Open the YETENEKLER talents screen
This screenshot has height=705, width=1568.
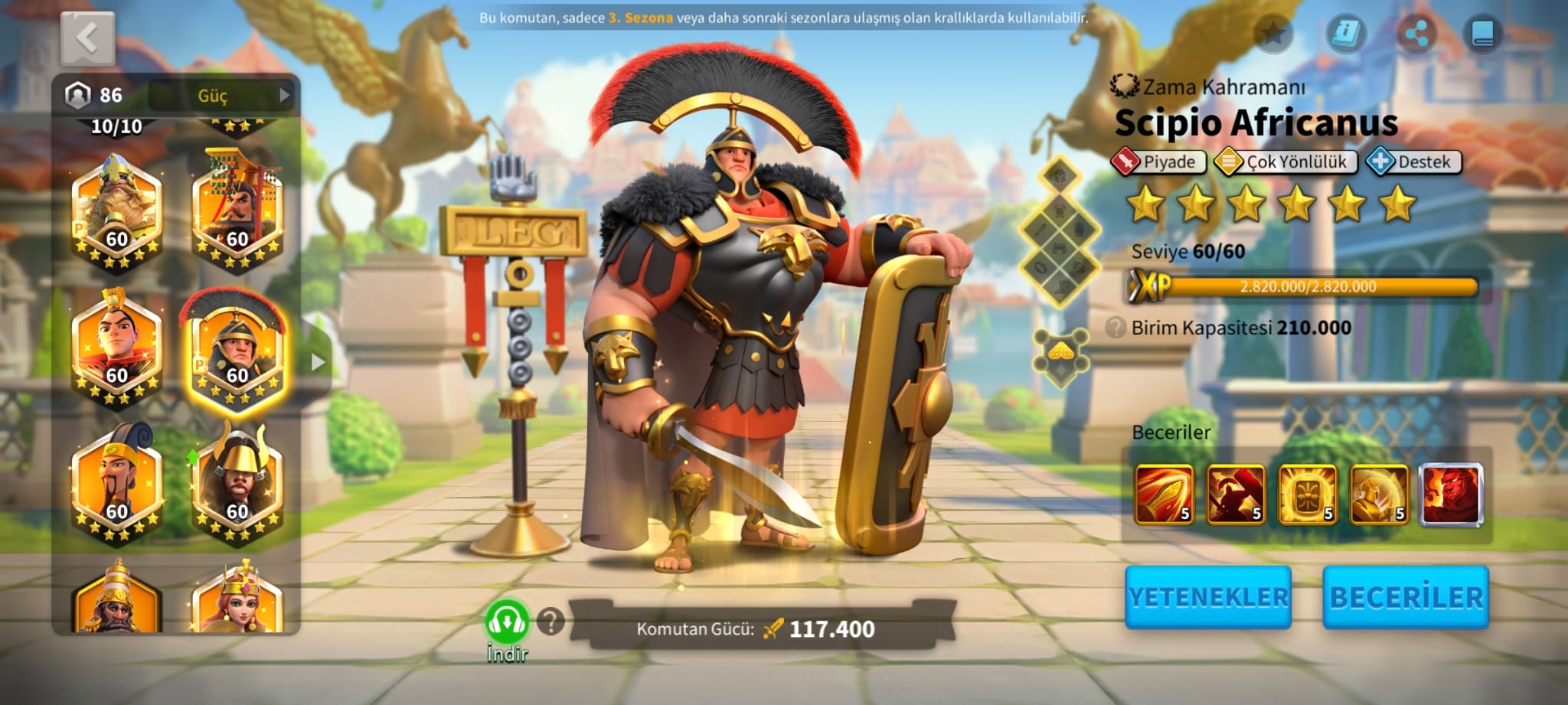[x=1208, y=597]
